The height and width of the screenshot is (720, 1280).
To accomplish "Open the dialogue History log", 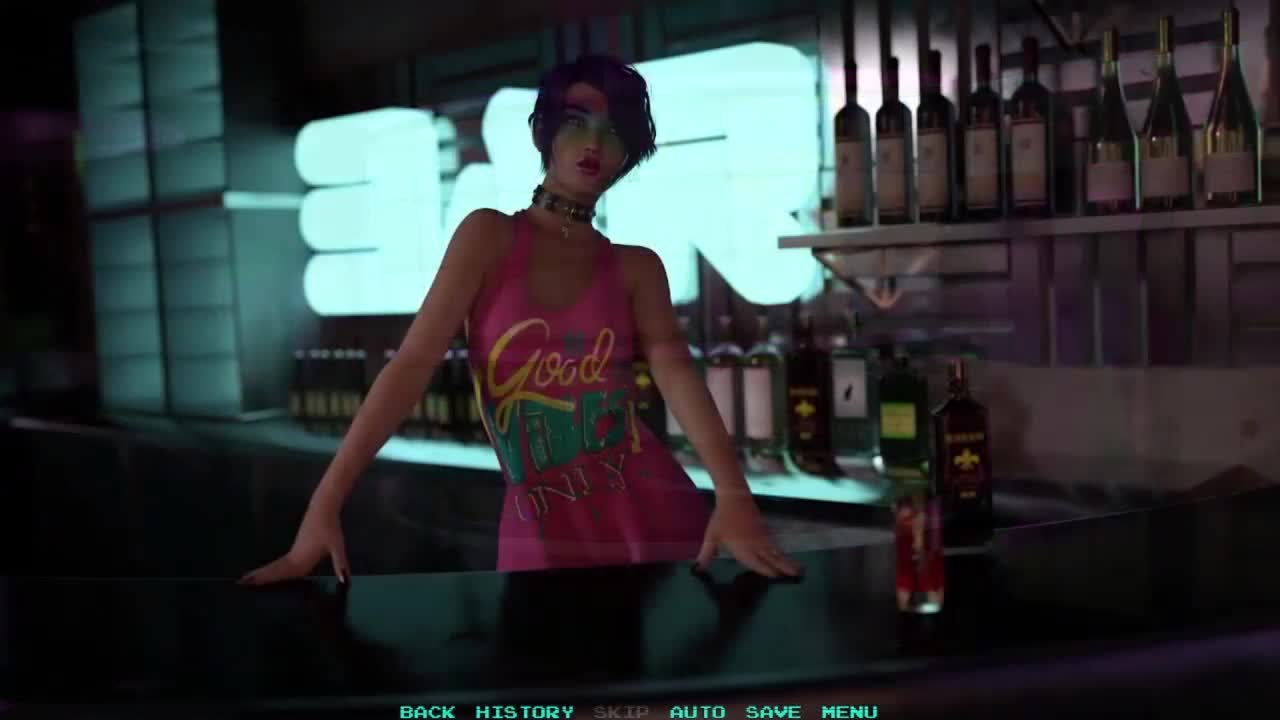I will point(524,712).
